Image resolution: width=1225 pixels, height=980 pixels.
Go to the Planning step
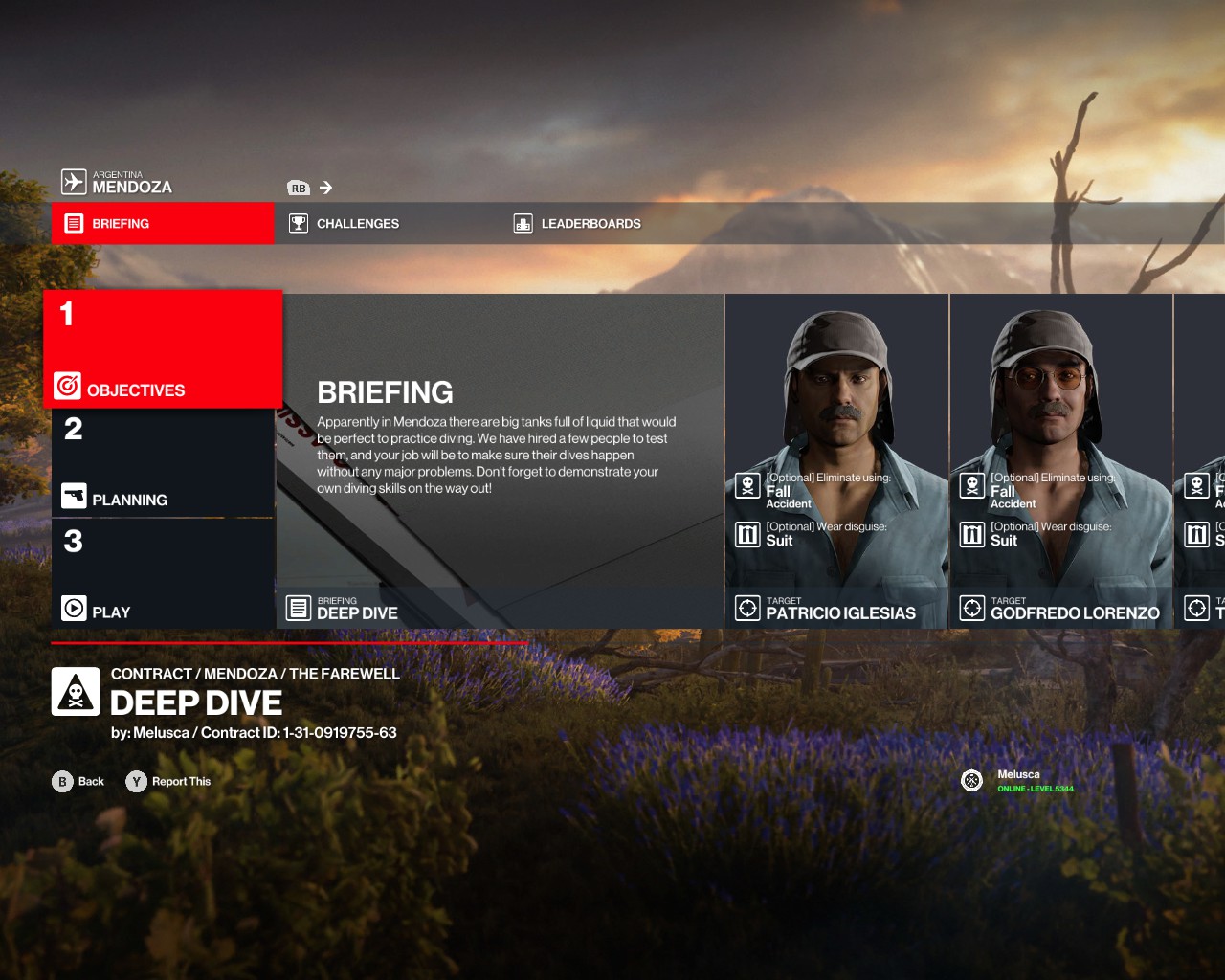(163, 463)
